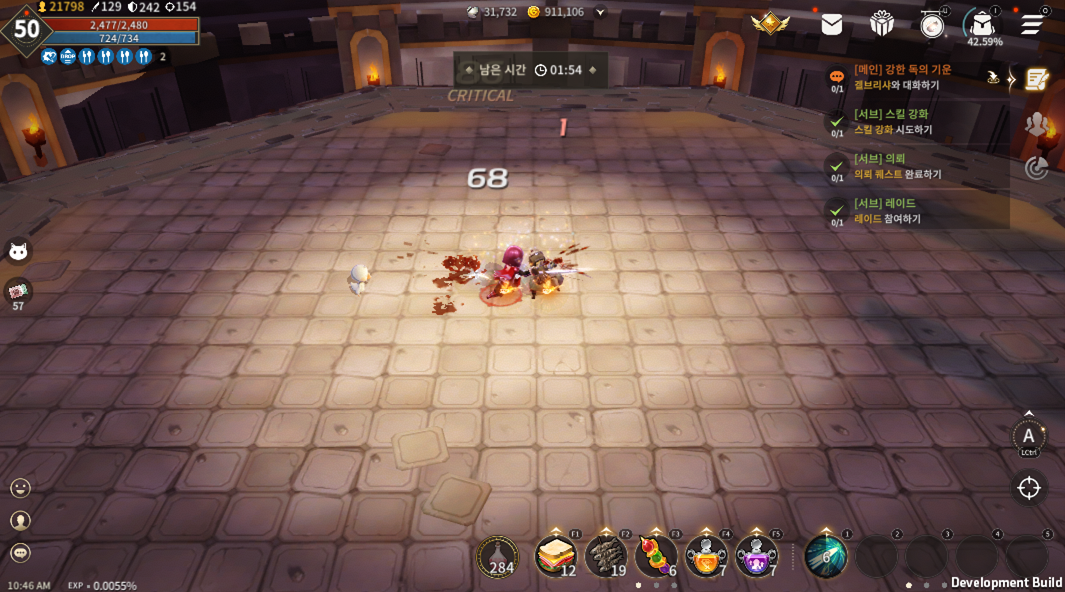
Task: Open the gift box rewards
Action: pyautogui.click(x=882, y=24)
